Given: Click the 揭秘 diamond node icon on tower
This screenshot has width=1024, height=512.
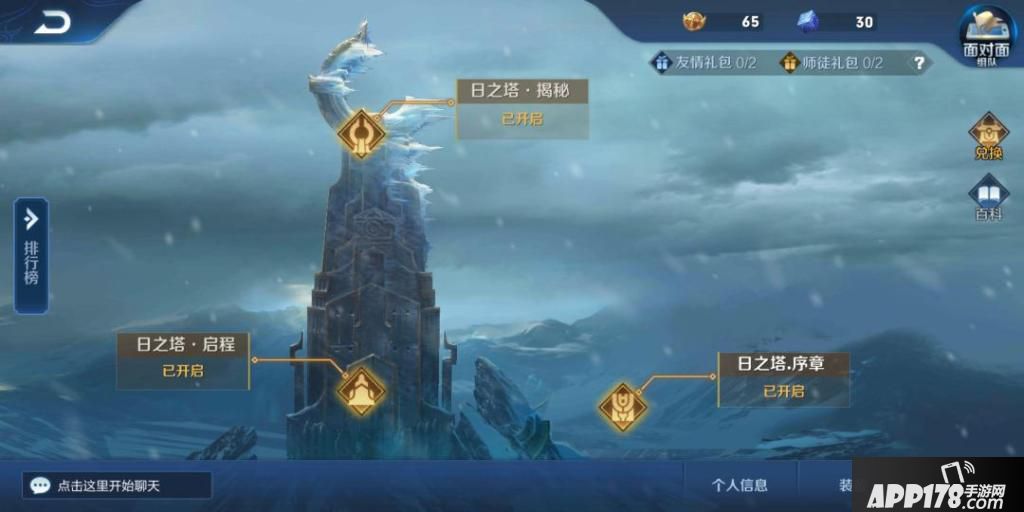Looking at the screenshot, I should point(362,135).
